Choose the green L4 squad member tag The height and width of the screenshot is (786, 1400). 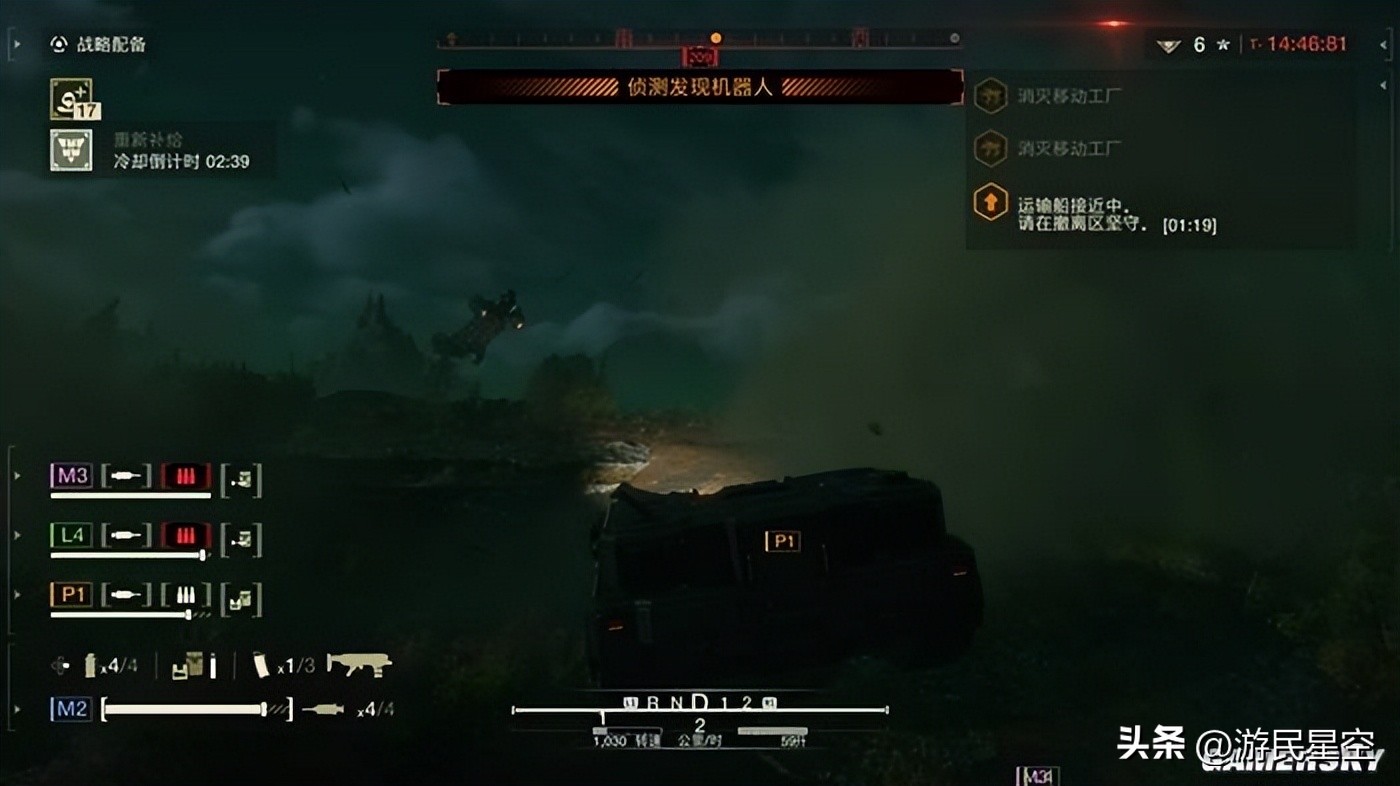71,536
